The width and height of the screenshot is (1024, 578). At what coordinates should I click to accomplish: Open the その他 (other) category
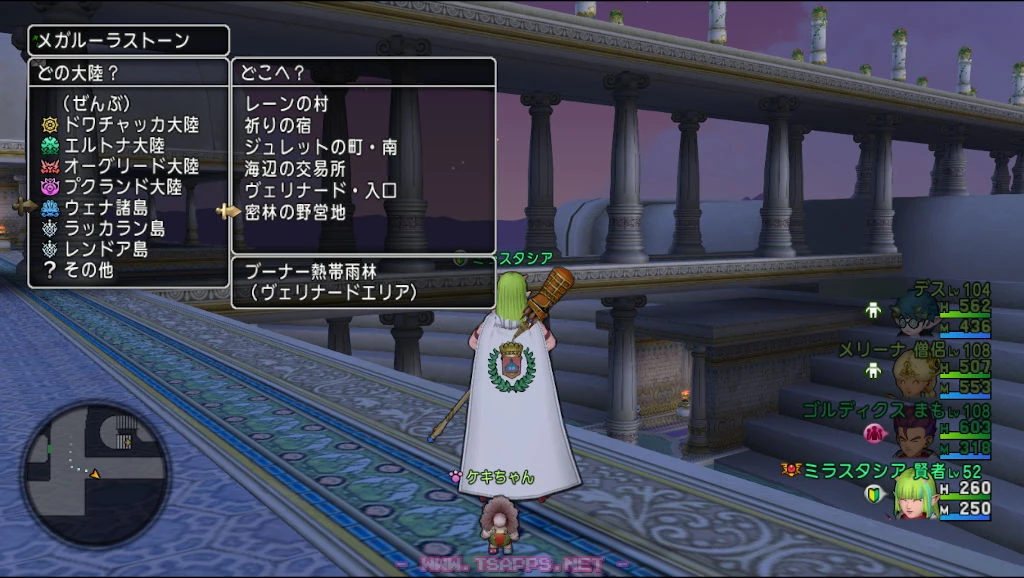89,270
